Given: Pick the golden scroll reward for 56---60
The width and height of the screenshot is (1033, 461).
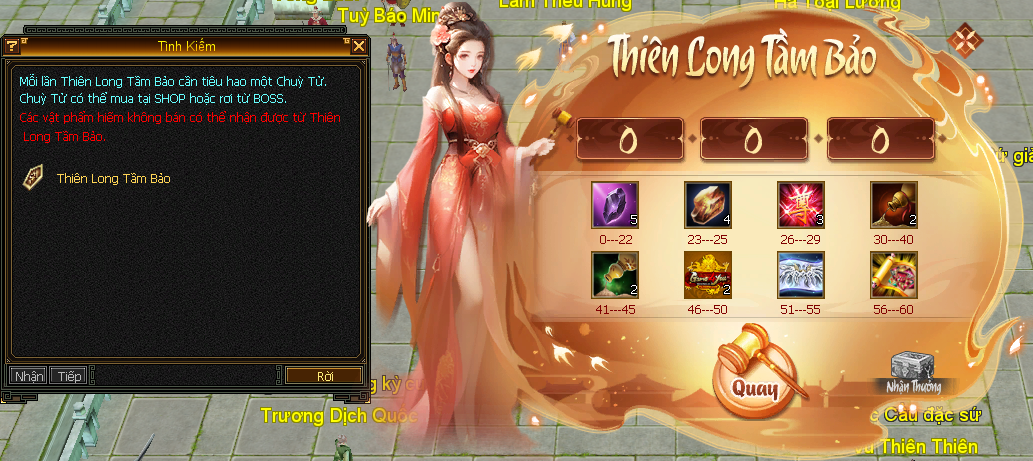Looking at the screenshot, I should [894, 275].
